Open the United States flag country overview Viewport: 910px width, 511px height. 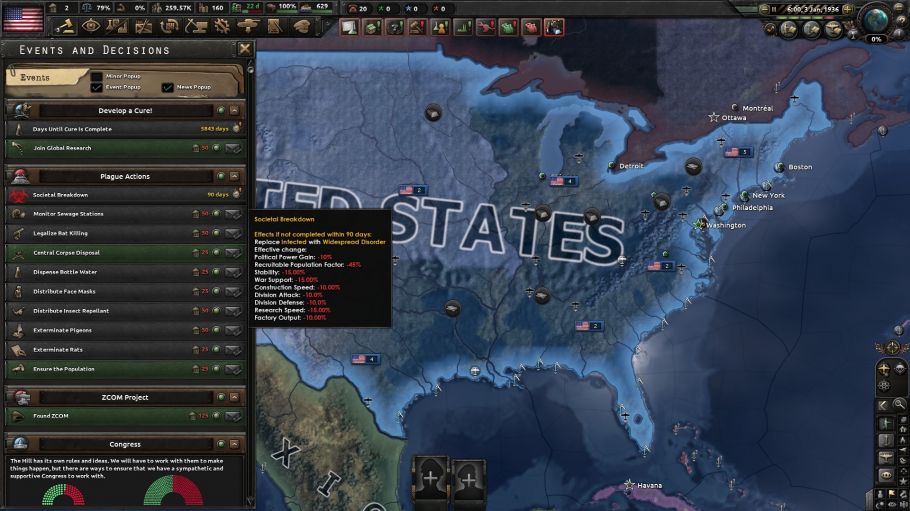point(22,17)
